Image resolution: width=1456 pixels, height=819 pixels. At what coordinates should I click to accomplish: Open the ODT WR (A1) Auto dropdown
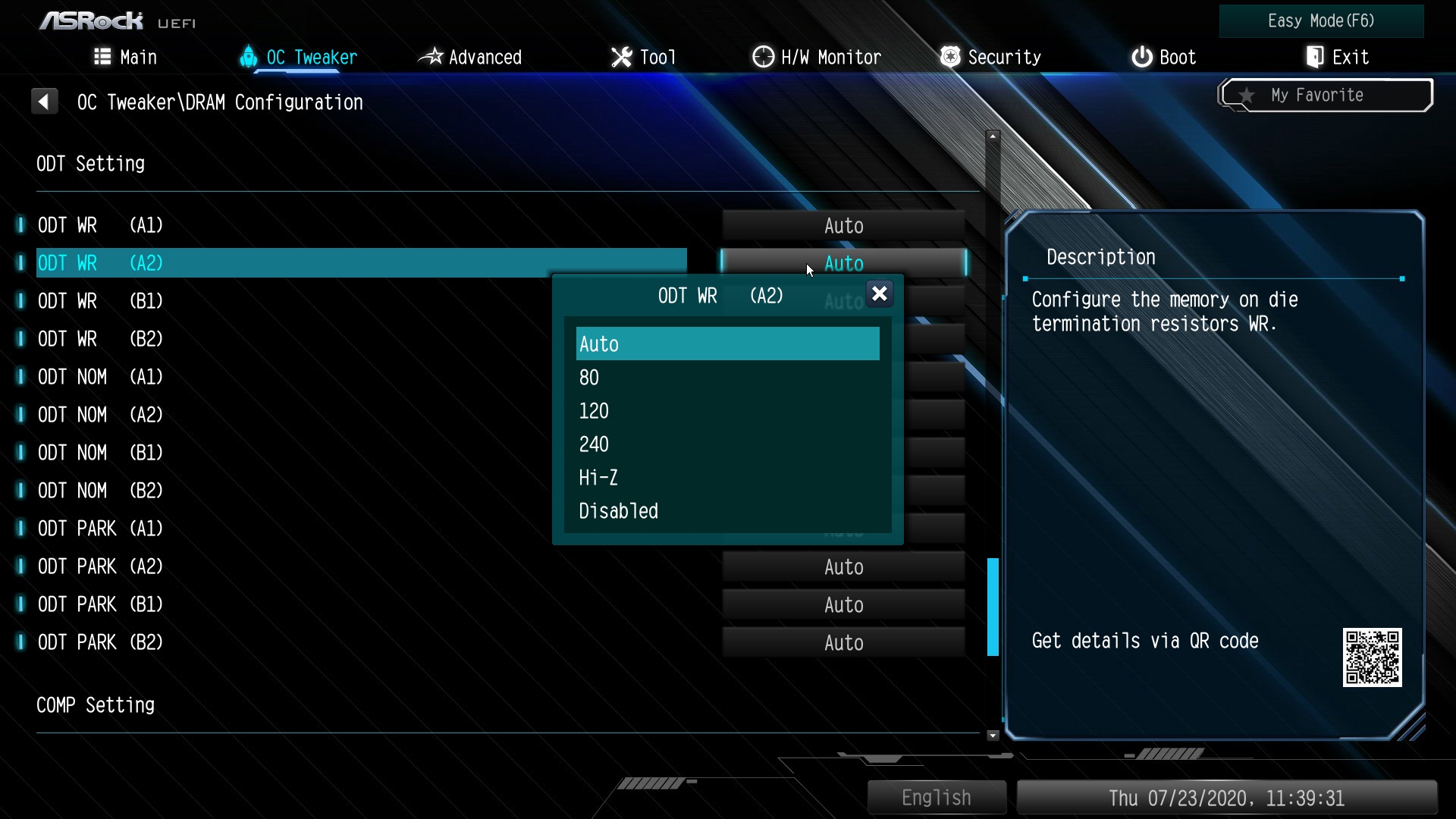tap(843, 226)
